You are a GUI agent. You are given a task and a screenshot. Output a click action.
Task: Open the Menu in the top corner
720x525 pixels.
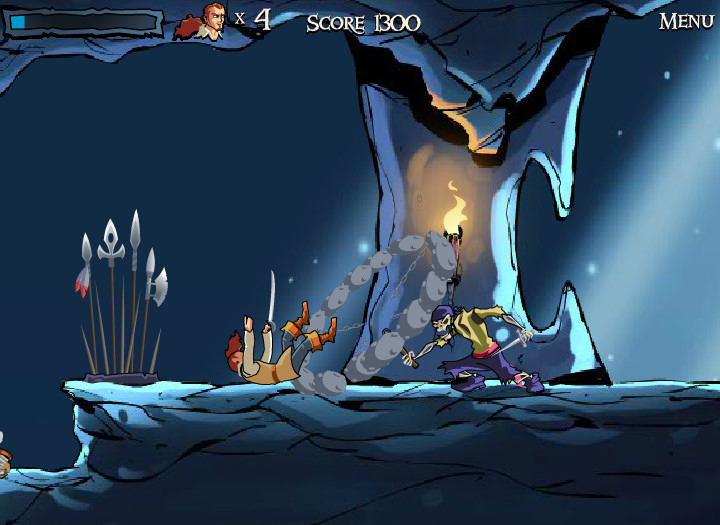coord(685,21)
